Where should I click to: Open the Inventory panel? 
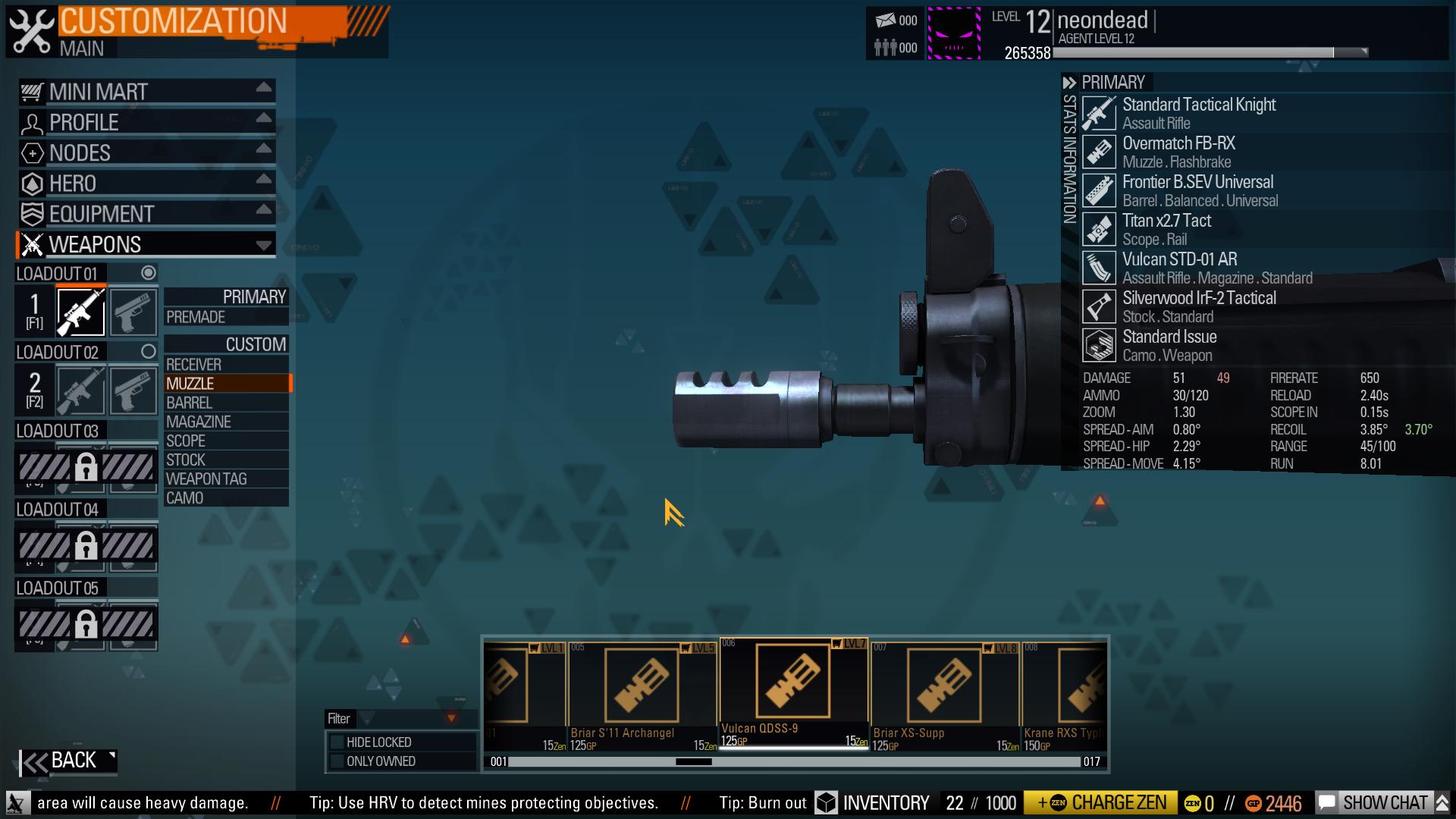click(873, 803)
